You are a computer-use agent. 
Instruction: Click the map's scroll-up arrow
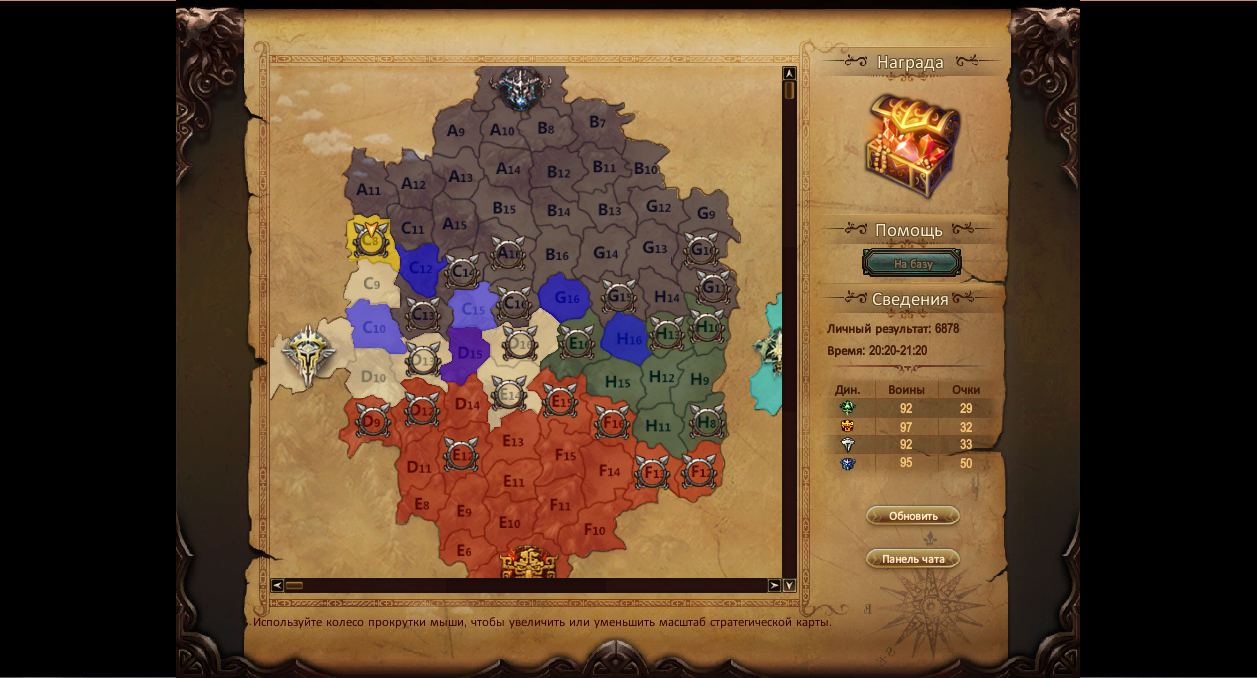coord(789,73)
